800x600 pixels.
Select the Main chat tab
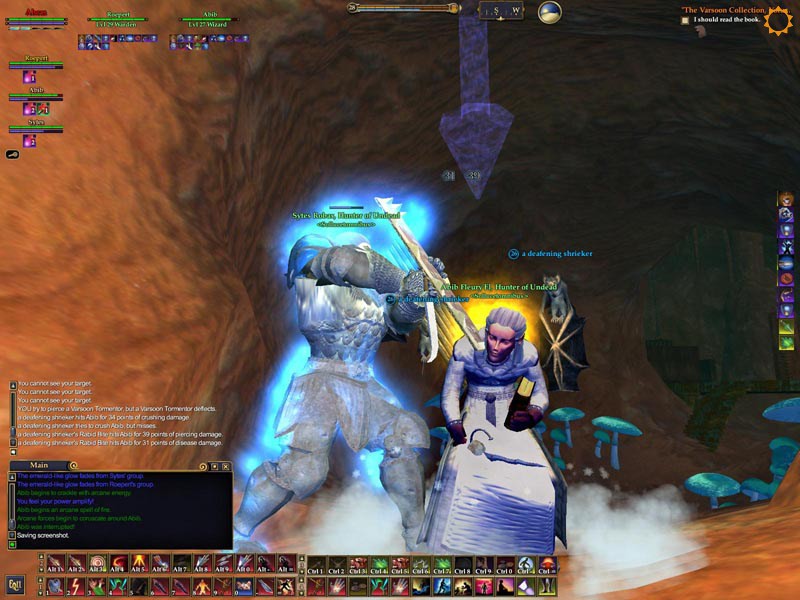pyautogui.click(x=39, y=465)
